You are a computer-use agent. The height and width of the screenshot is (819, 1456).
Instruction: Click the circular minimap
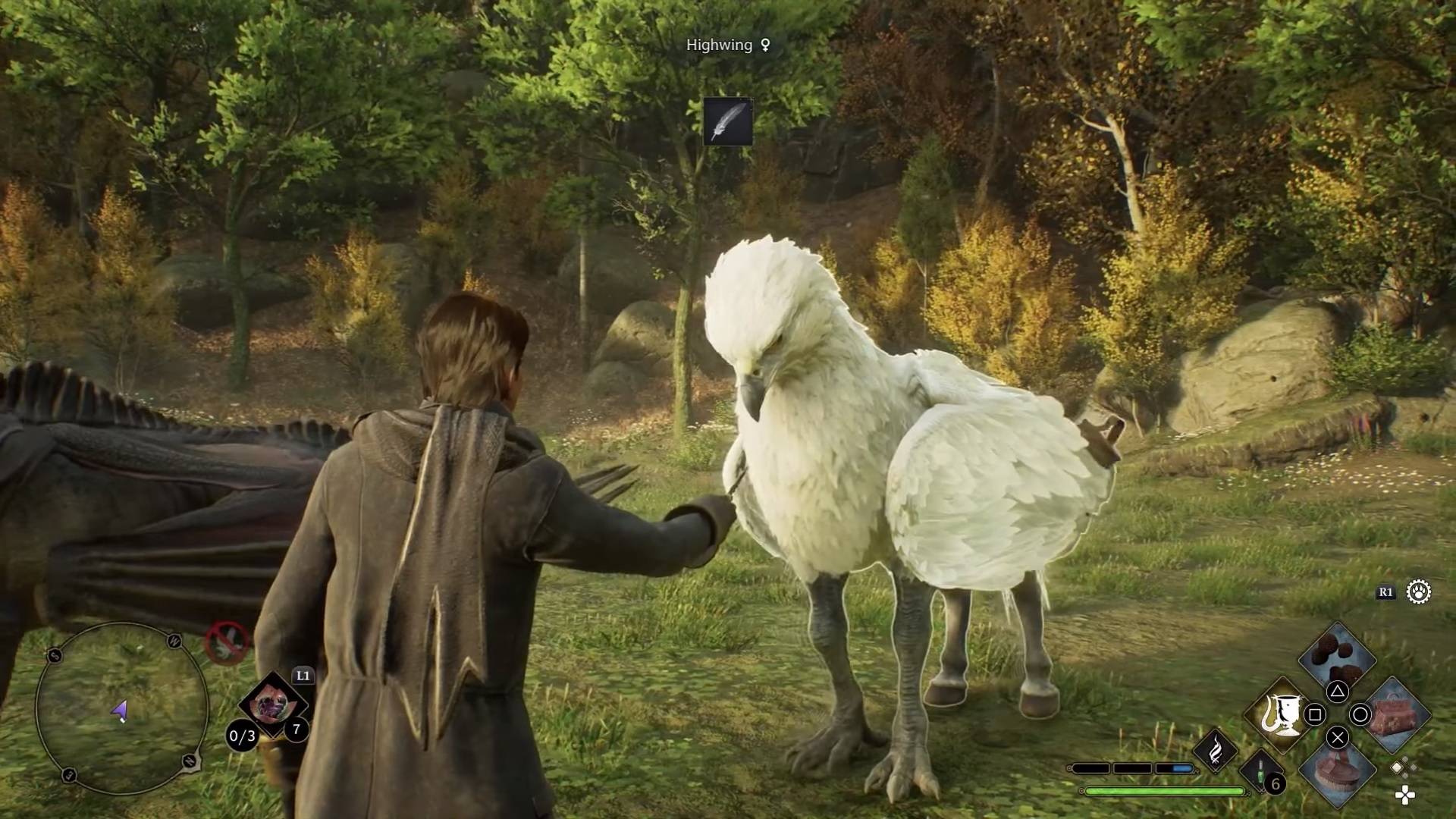tap(121, 709)
